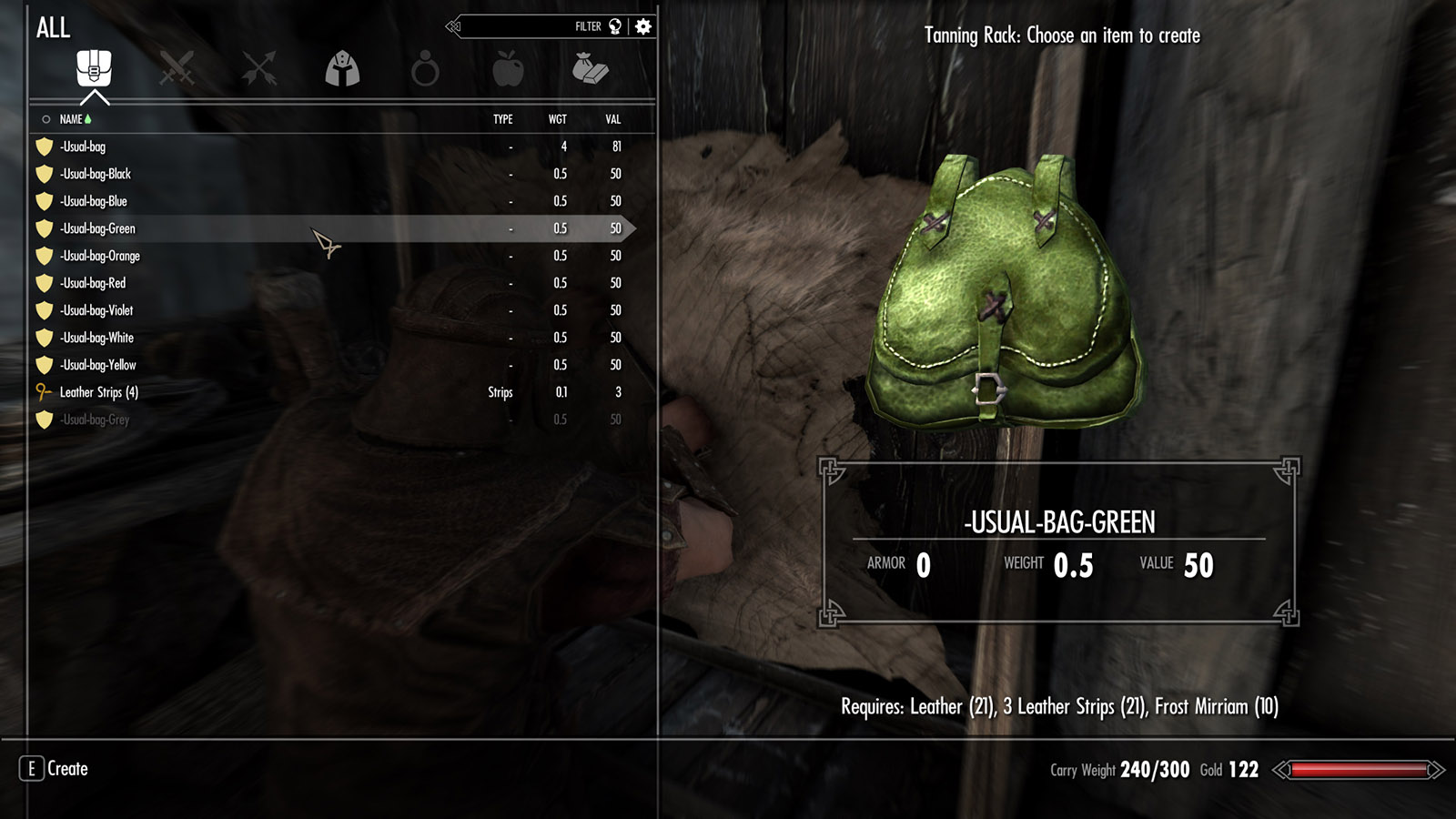Select the -Usual-bag-Red recipe
Screen dimensions: 1456x819
click(x=93, y=283)
